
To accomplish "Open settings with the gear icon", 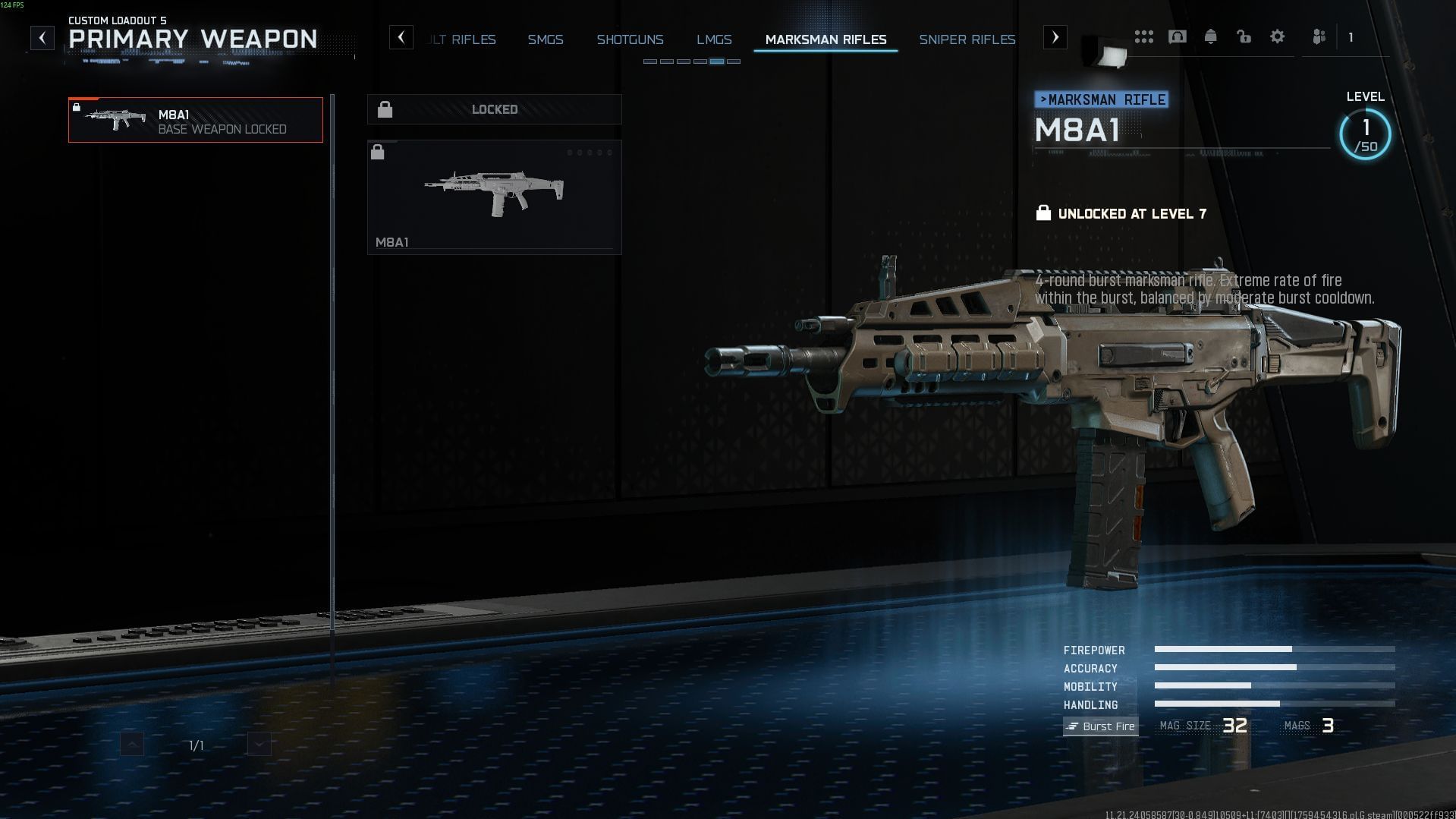I will [x=1277, y=37].
